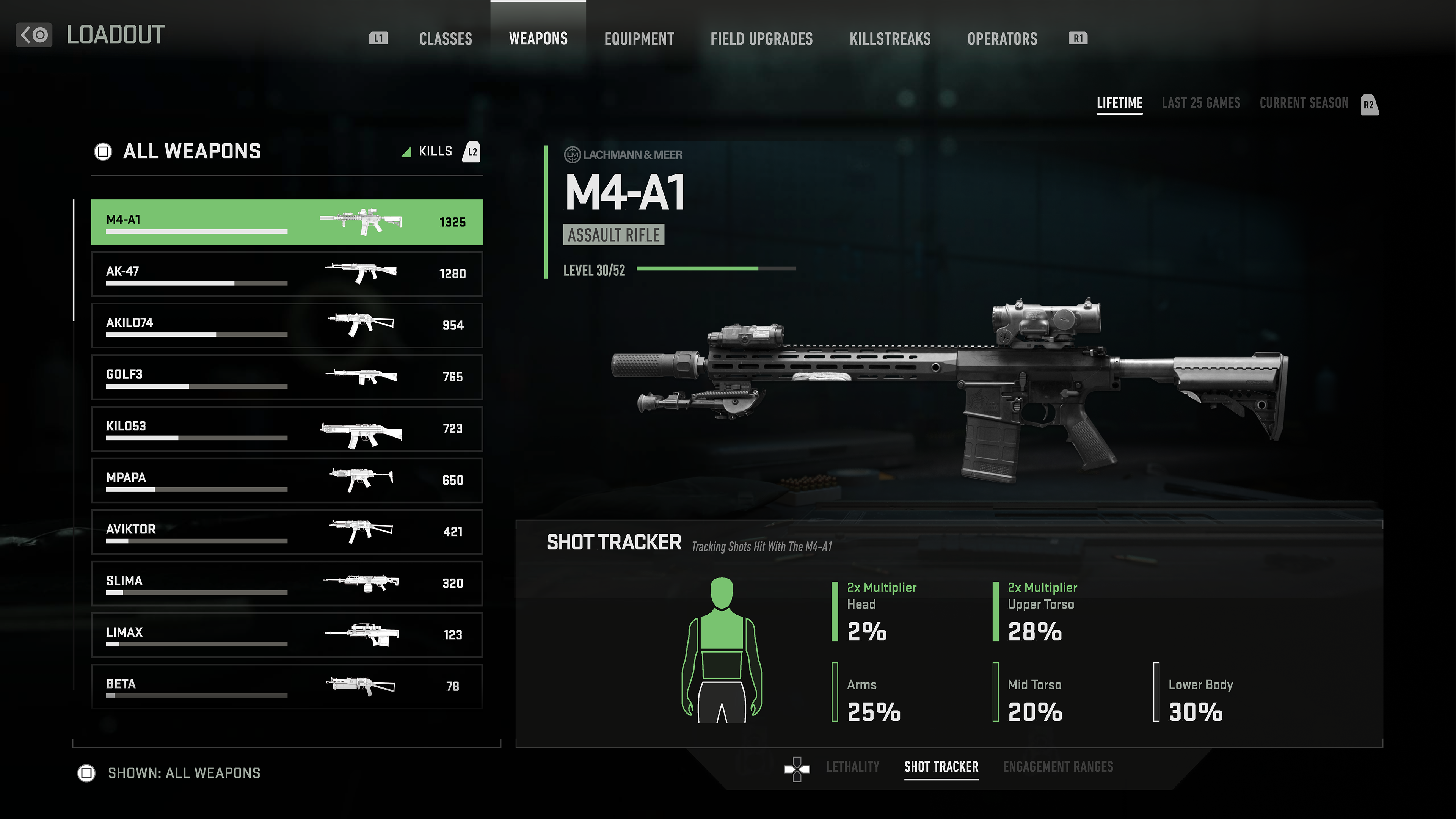Show the Operators tab
Viewport: 1456px width, 819px height.
[1001, 38]
